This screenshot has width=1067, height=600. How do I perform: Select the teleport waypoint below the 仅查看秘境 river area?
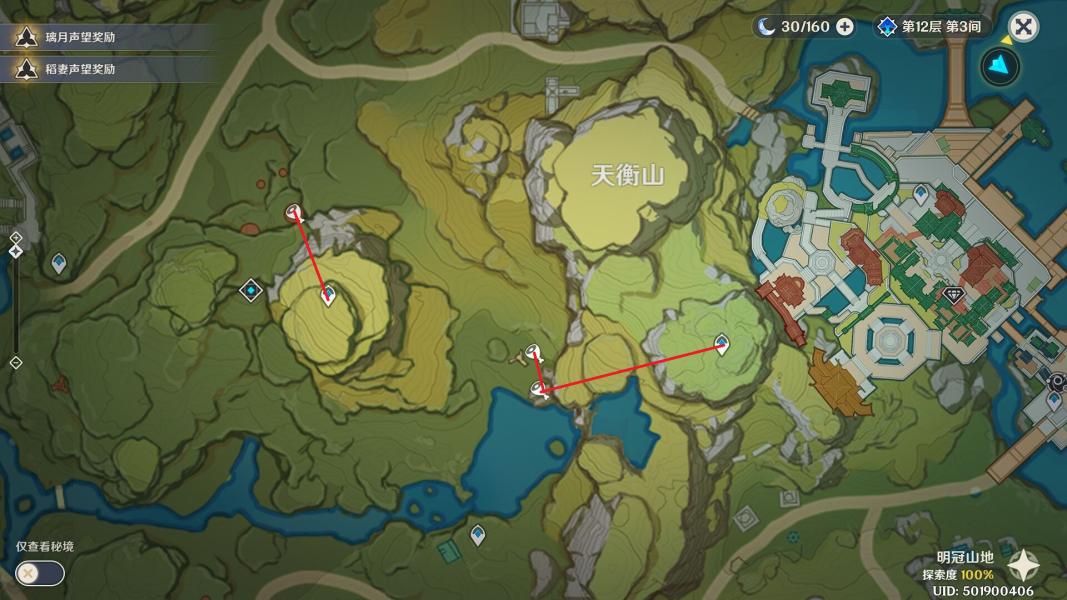pyautogui.click(x=478, y=534)
